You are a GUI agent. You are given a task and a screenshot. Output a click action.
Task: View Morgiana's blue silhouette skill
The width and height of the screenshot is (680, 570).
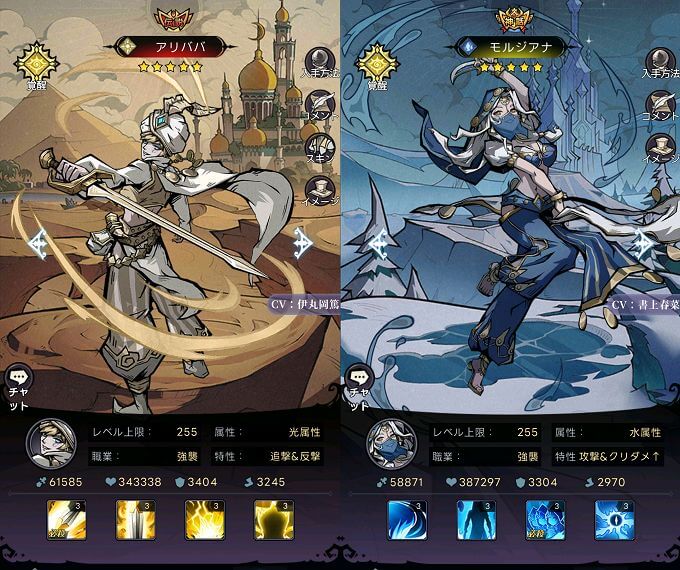[x=476, y=520]
